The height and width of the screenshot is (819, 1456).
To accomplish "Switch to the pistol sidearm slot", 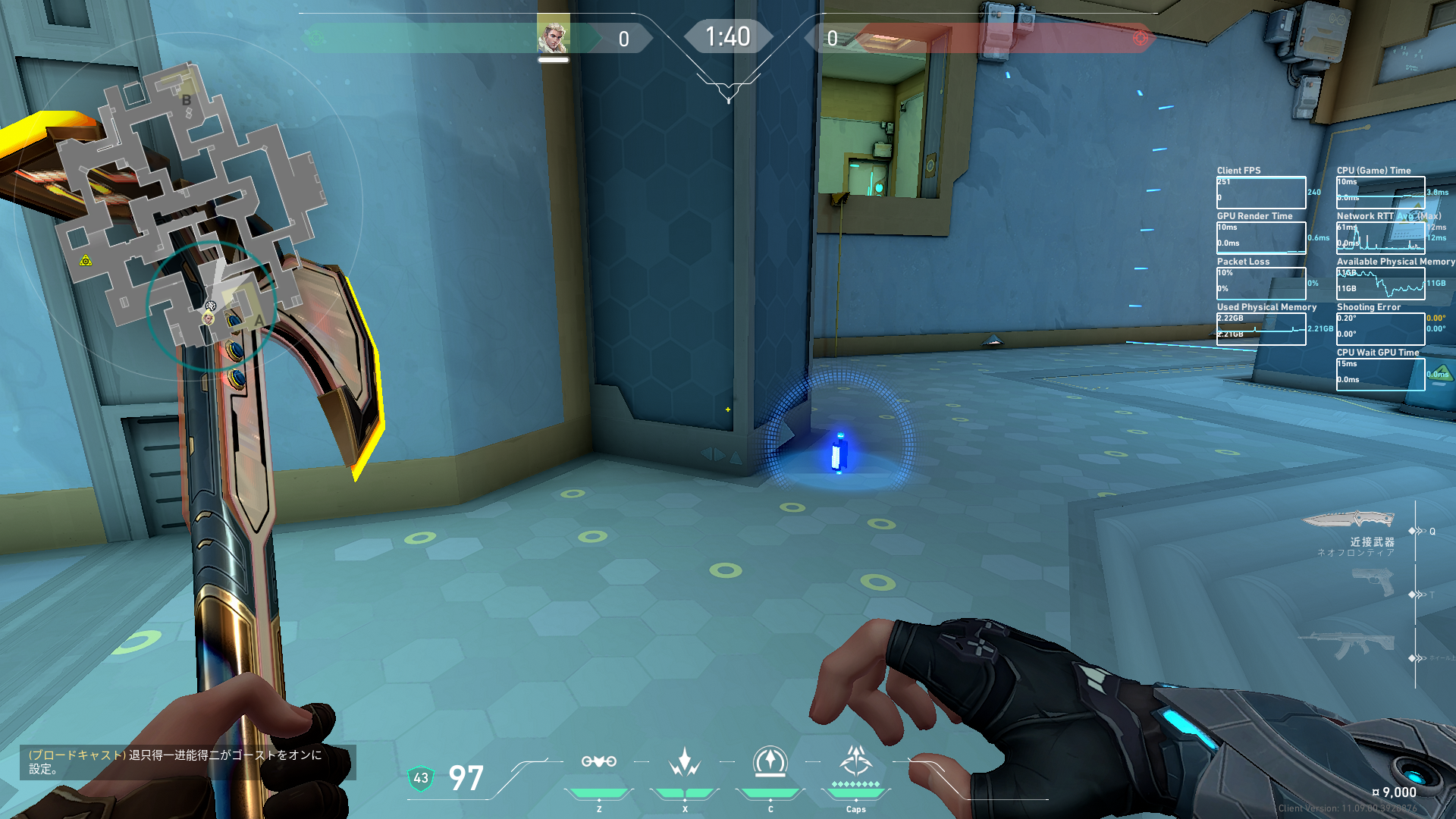I will point(1373,582).
